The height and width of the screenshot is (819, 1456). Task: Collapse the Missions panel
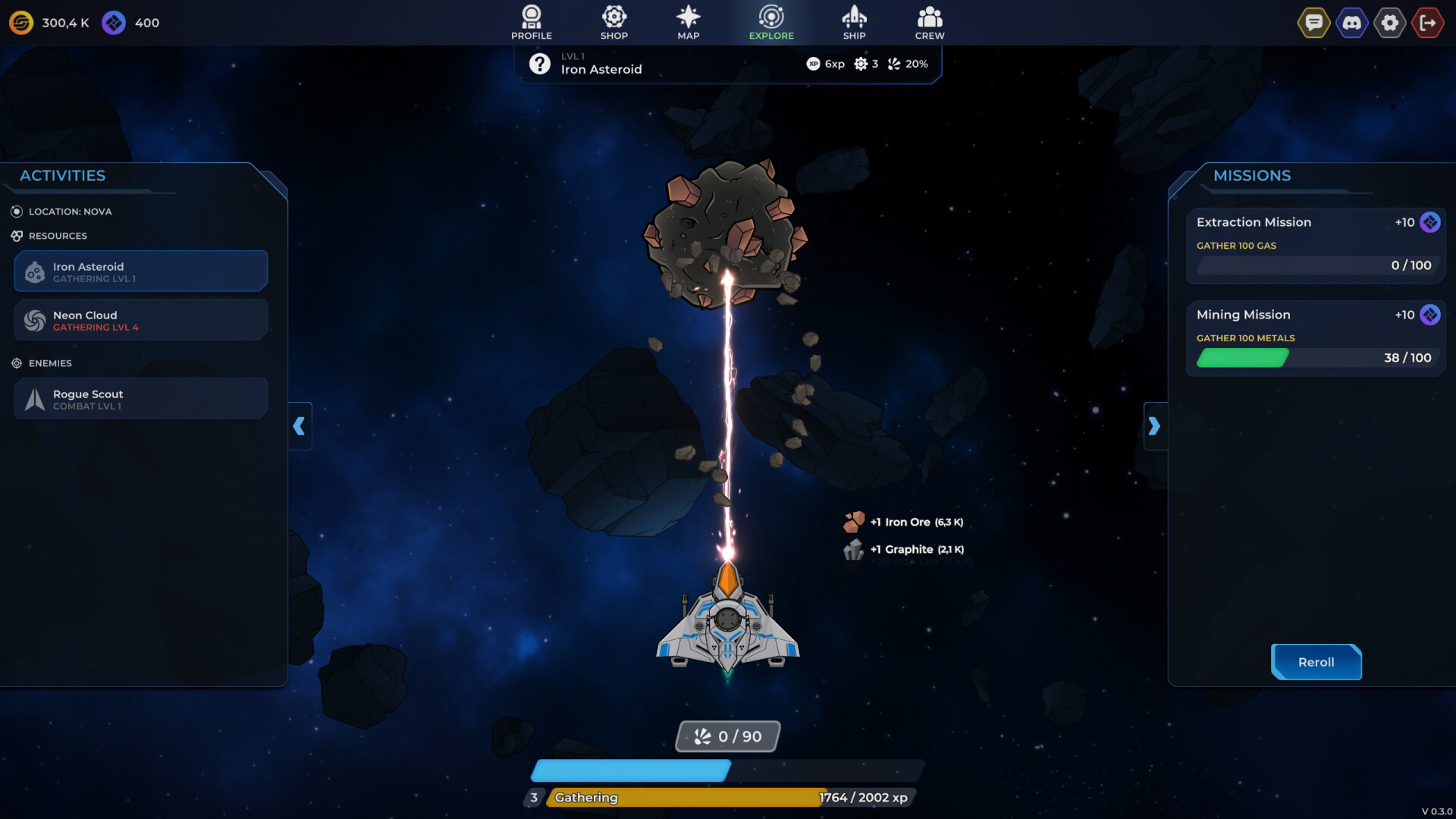[x=1156, y=426]
